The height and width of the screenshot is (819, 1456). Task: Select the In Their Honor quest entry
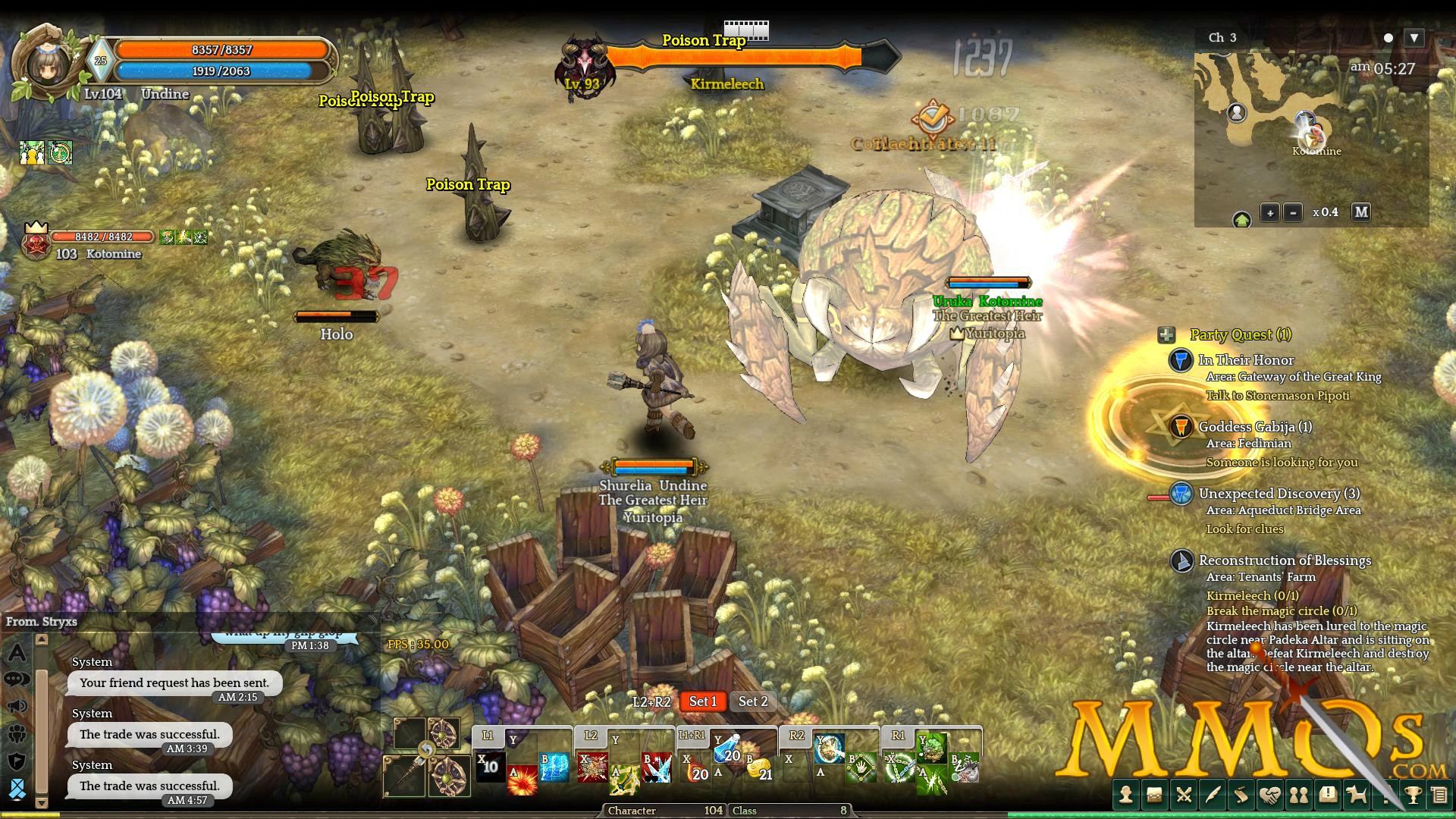[x=1246, y=360]
